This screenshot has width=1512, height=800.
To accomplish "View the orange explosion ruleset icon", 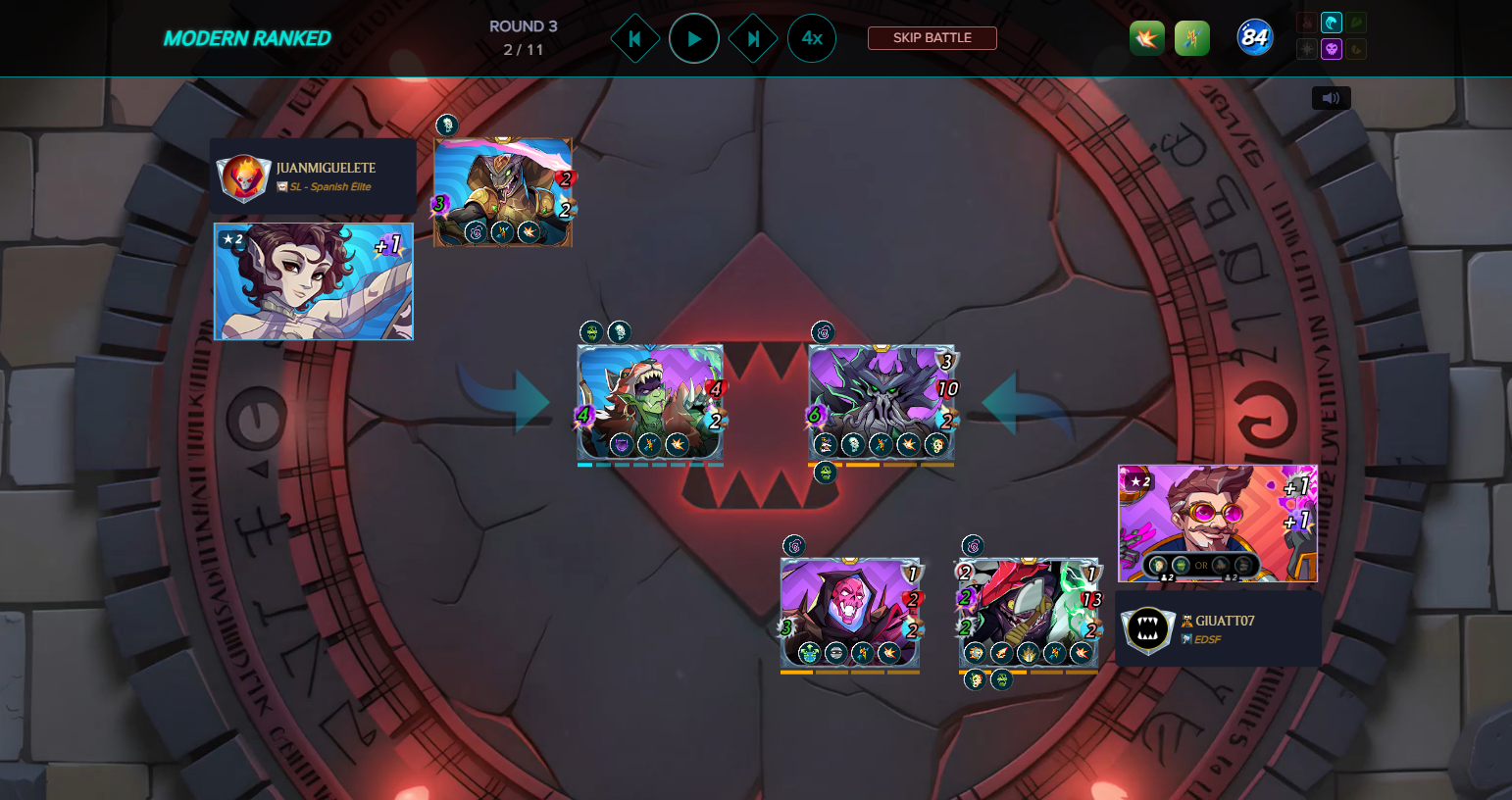I will [1146, 38].
